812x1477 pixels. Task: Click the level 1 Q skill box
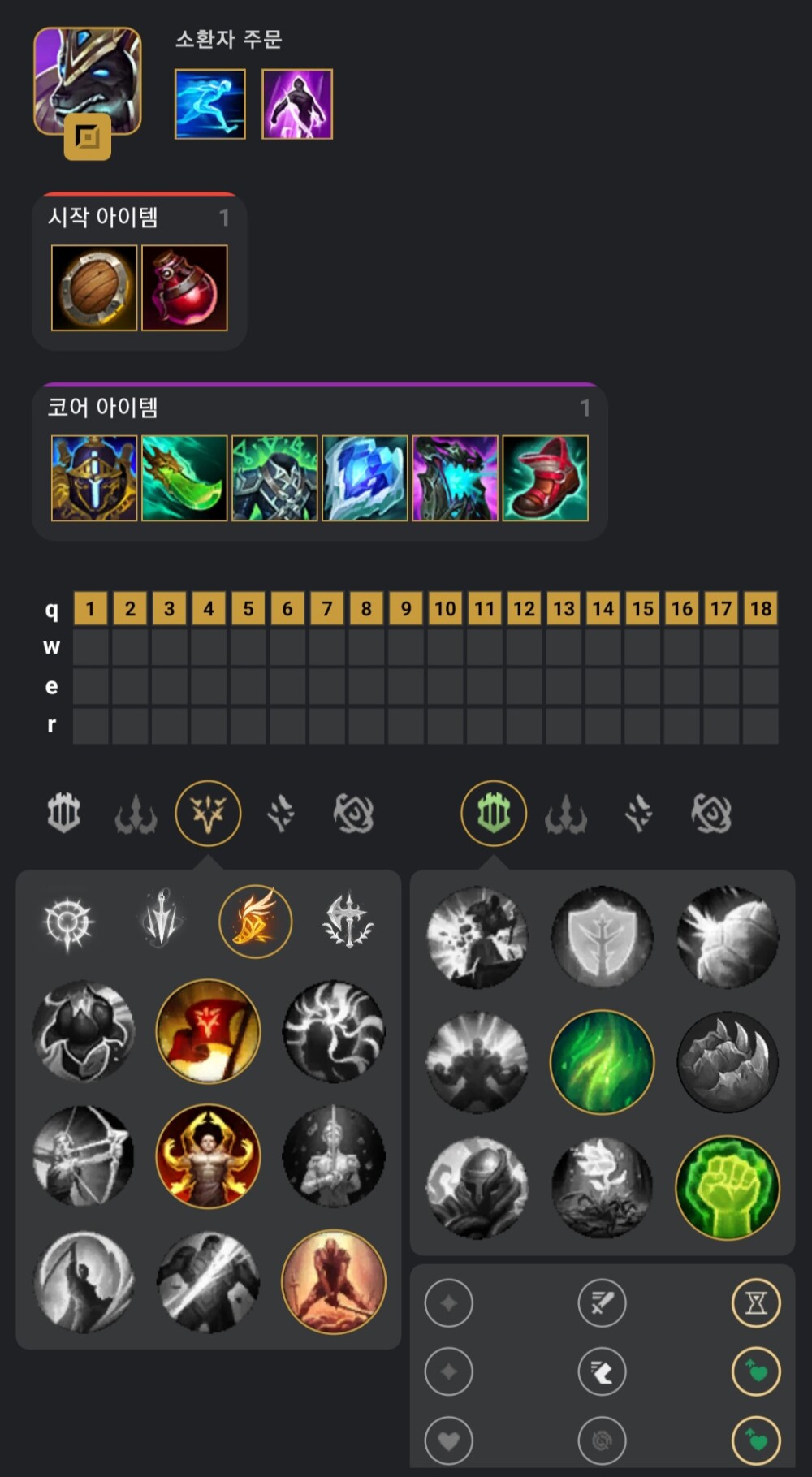tap(90, 608)
